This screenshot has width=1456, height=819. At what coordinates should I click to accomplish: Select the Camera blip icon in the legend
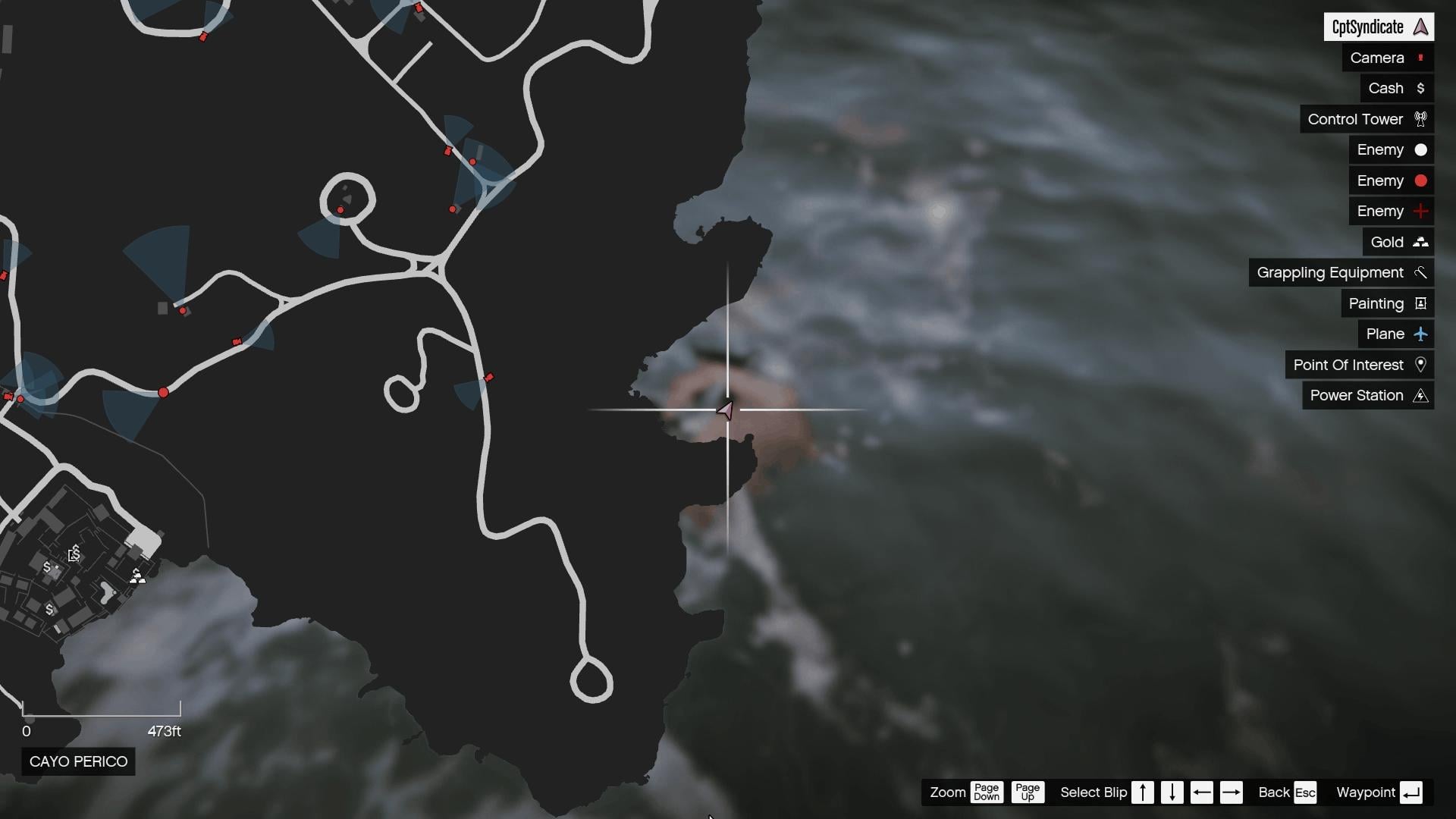tap(1419, 58)
